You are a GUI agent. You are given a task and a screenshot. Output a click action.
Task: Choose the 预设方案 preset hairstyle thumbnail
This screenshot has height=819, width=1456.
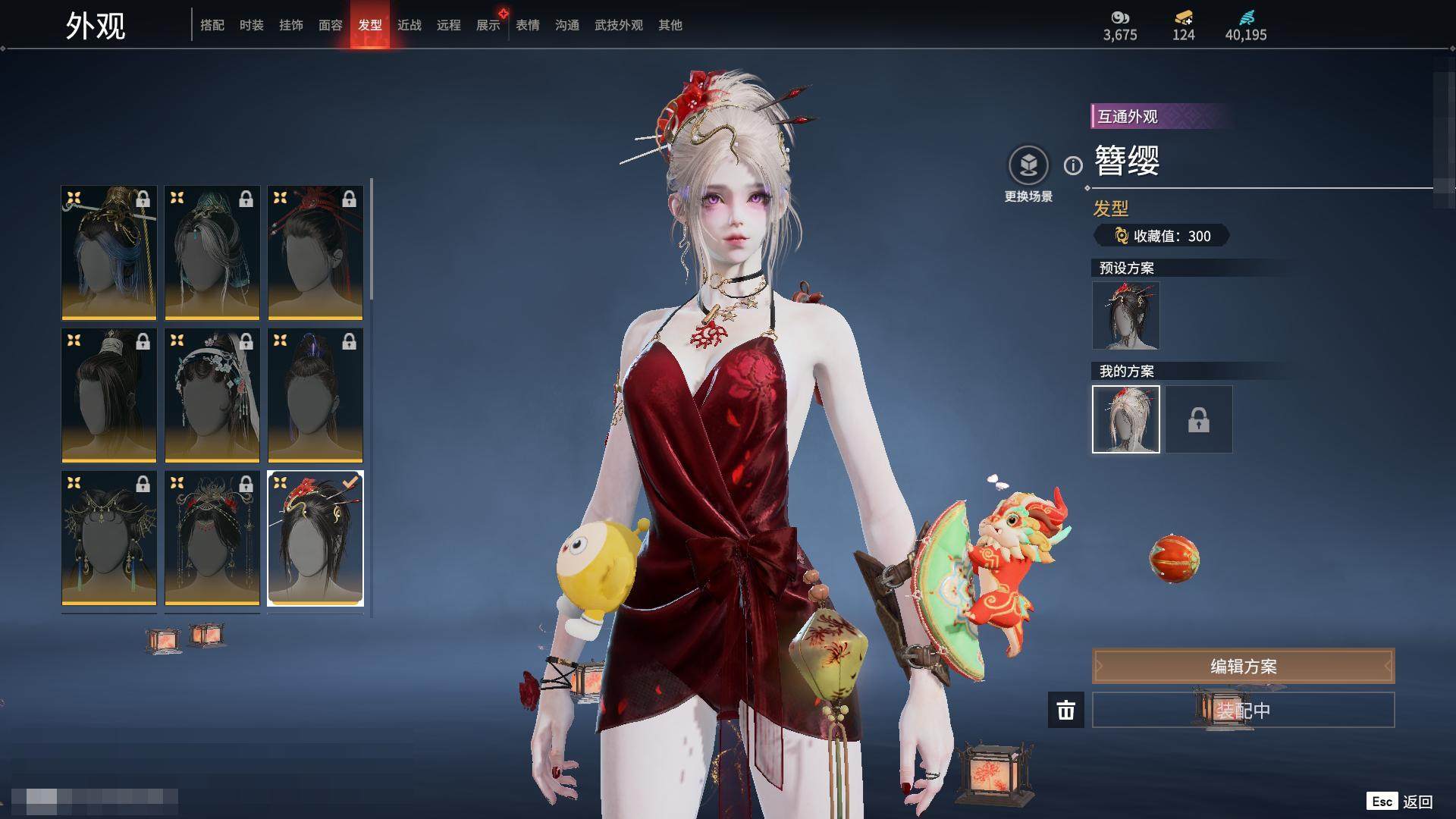point(1126,315)
